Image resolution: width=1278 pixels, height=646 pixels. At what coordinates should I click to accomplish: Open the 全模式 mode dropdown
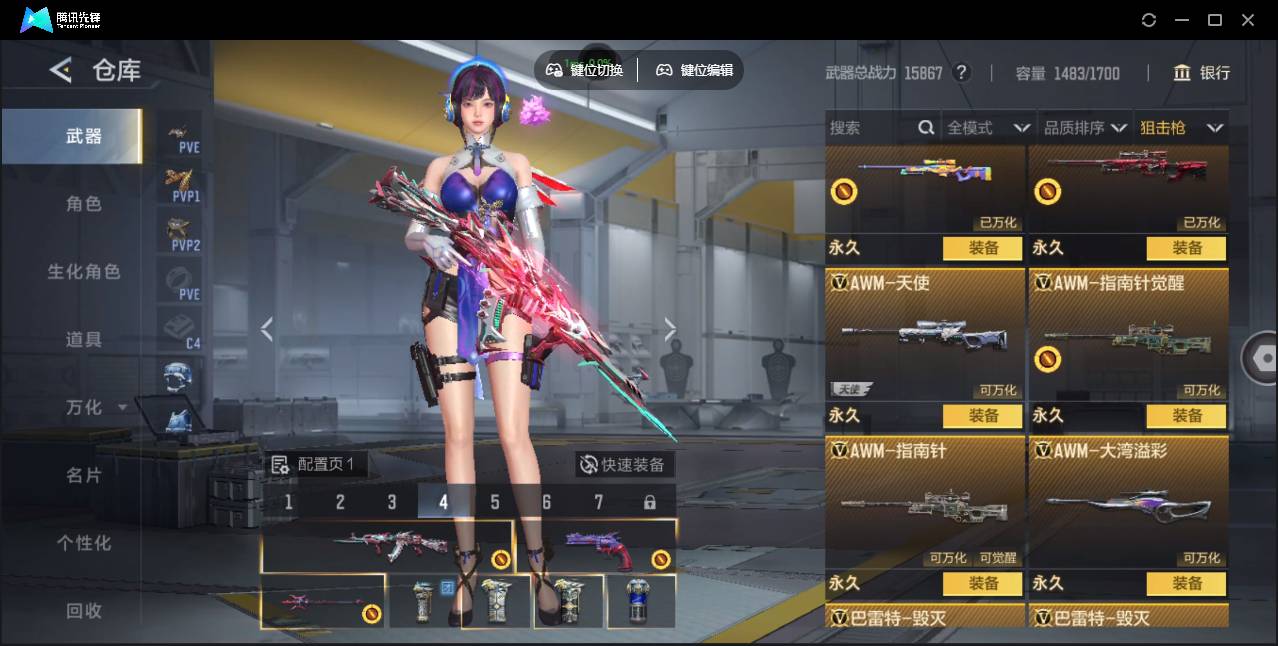988,128
